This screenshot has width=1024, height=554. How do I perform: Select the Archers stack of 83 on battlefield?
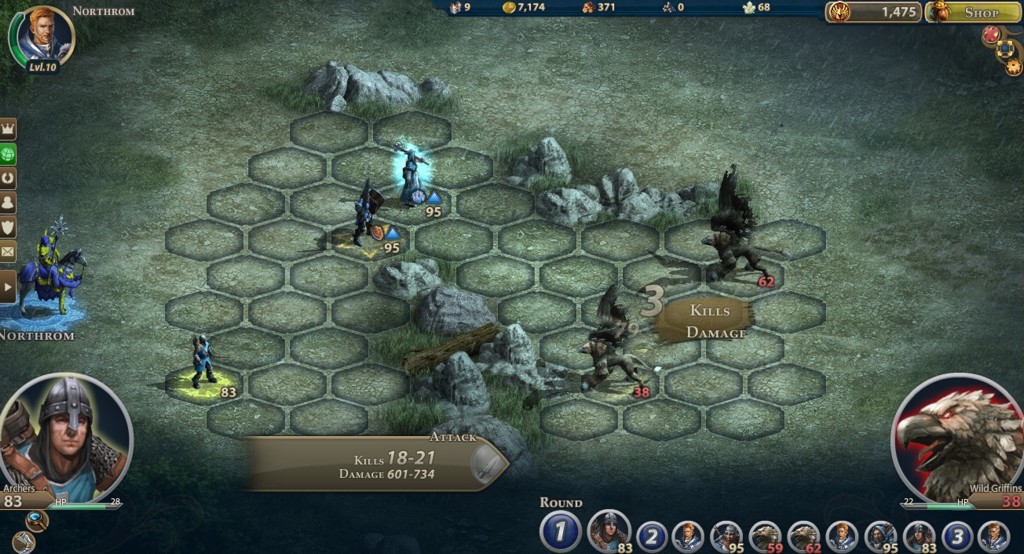point(202,362)
